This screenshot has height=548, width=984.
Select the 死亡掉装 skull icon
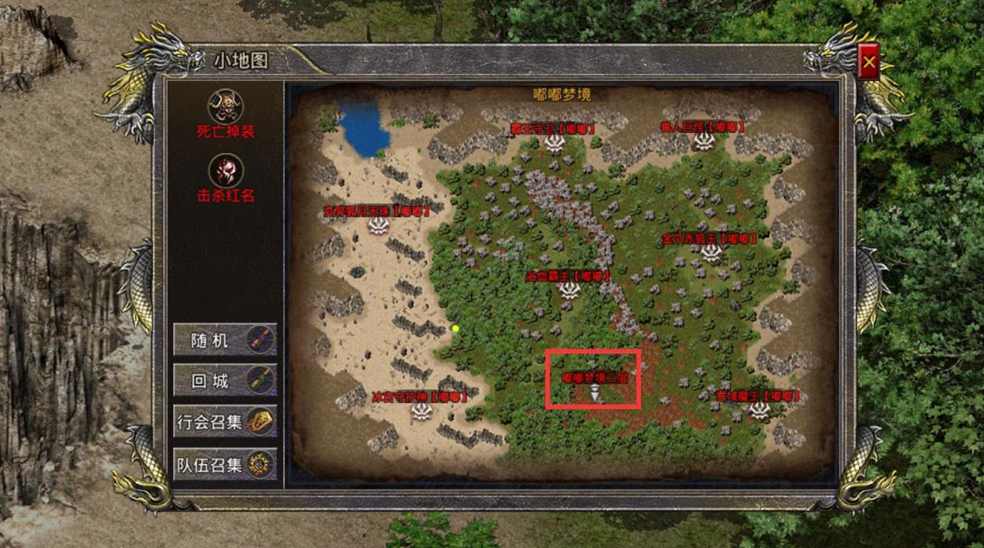(x=224, y=106)
